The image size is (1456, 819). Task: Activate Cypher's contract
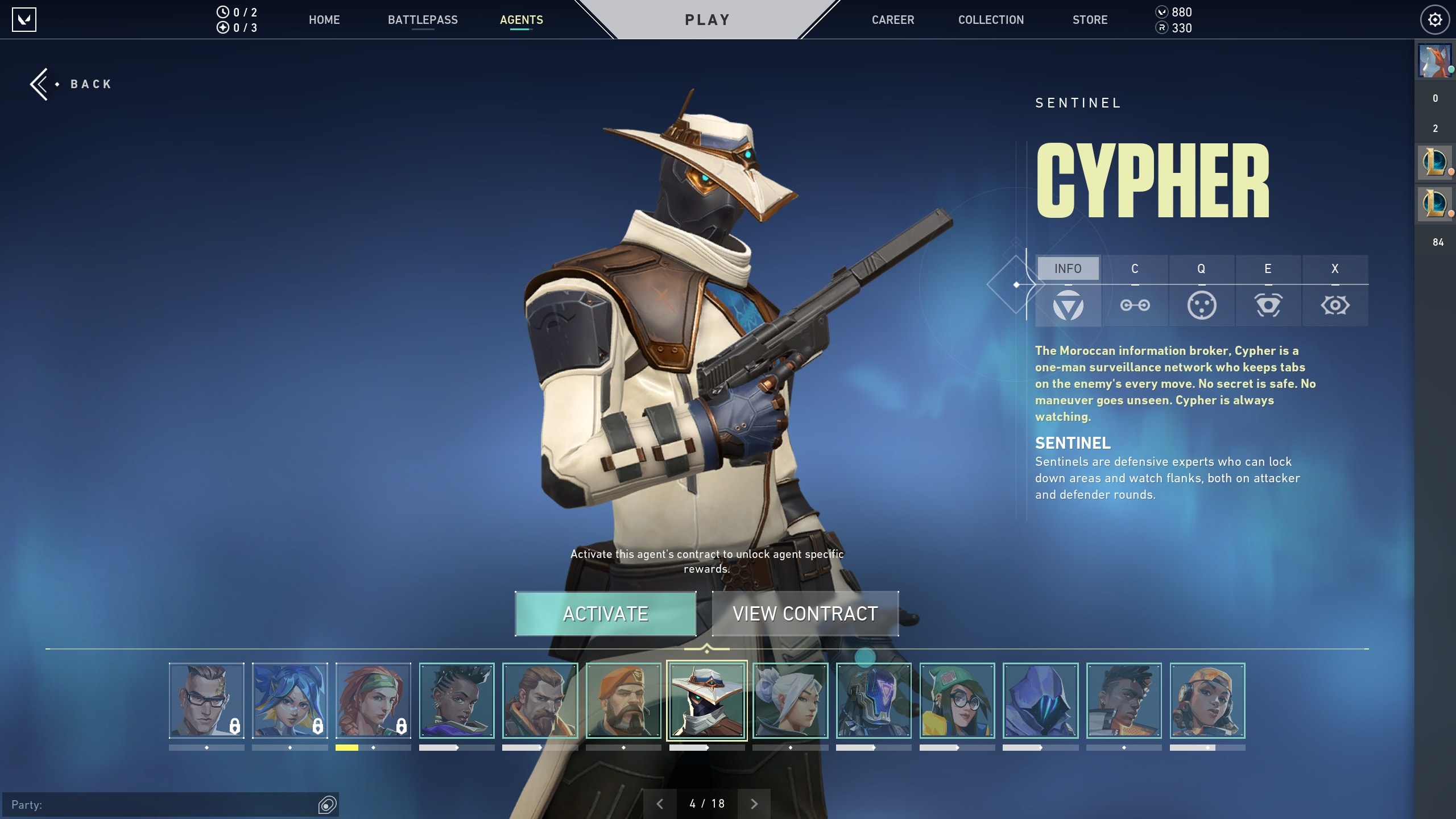pyautogui.click(x=605, y=614)
